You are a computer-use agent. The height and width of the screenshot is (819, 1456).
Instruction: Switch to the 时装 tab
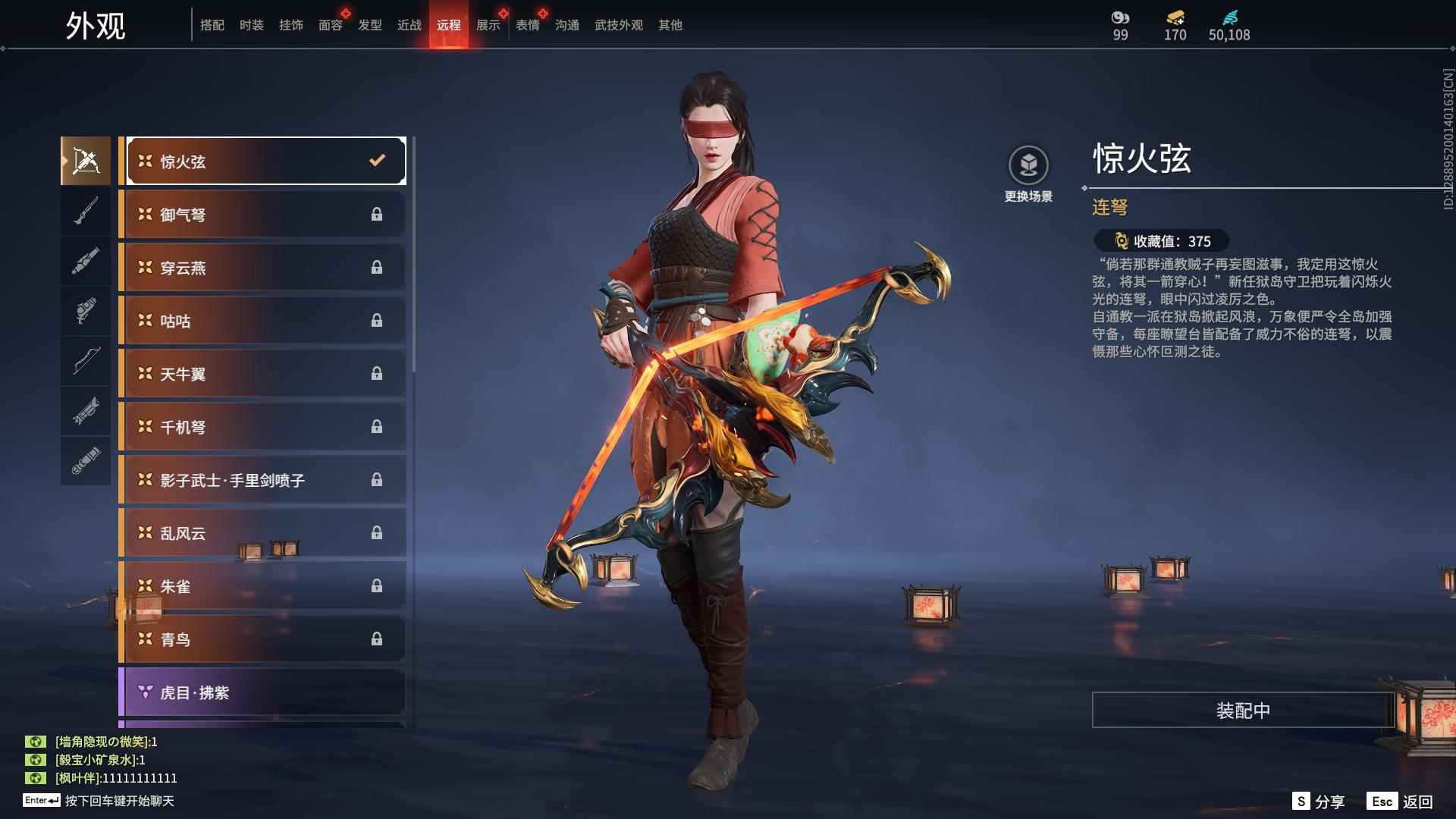(x=251, y=24)
